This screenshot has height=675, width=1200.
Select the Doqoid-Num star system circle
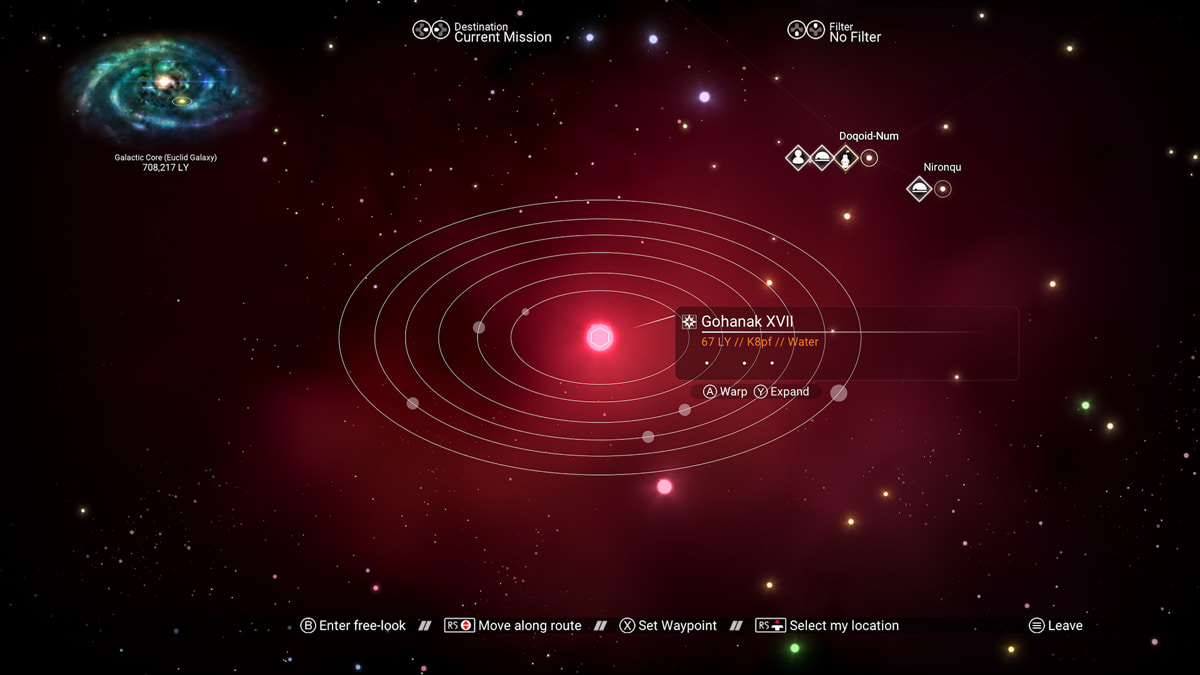tap(869, 157)
